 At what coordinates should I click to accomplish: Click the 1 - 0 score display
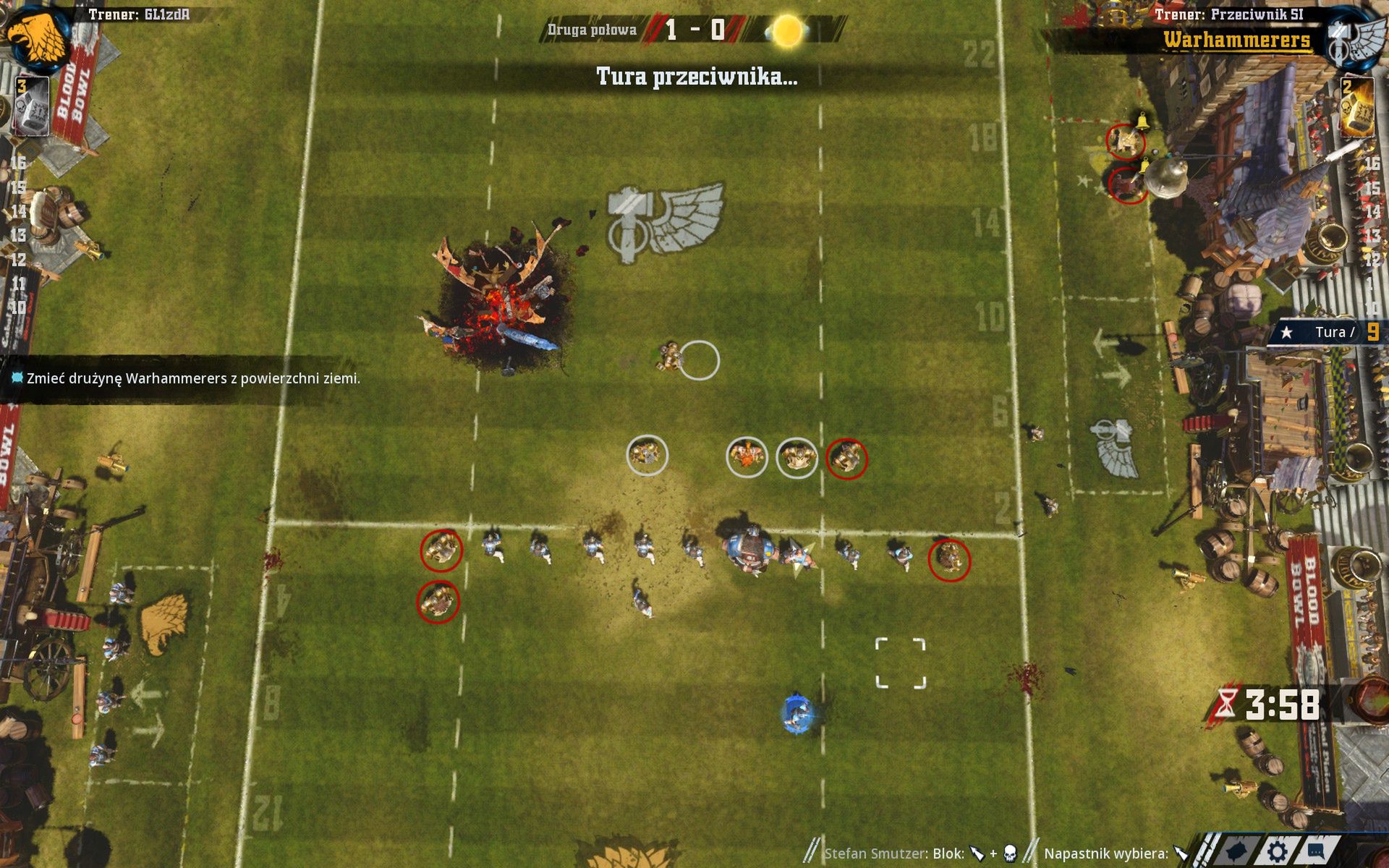tap(694, 30)
